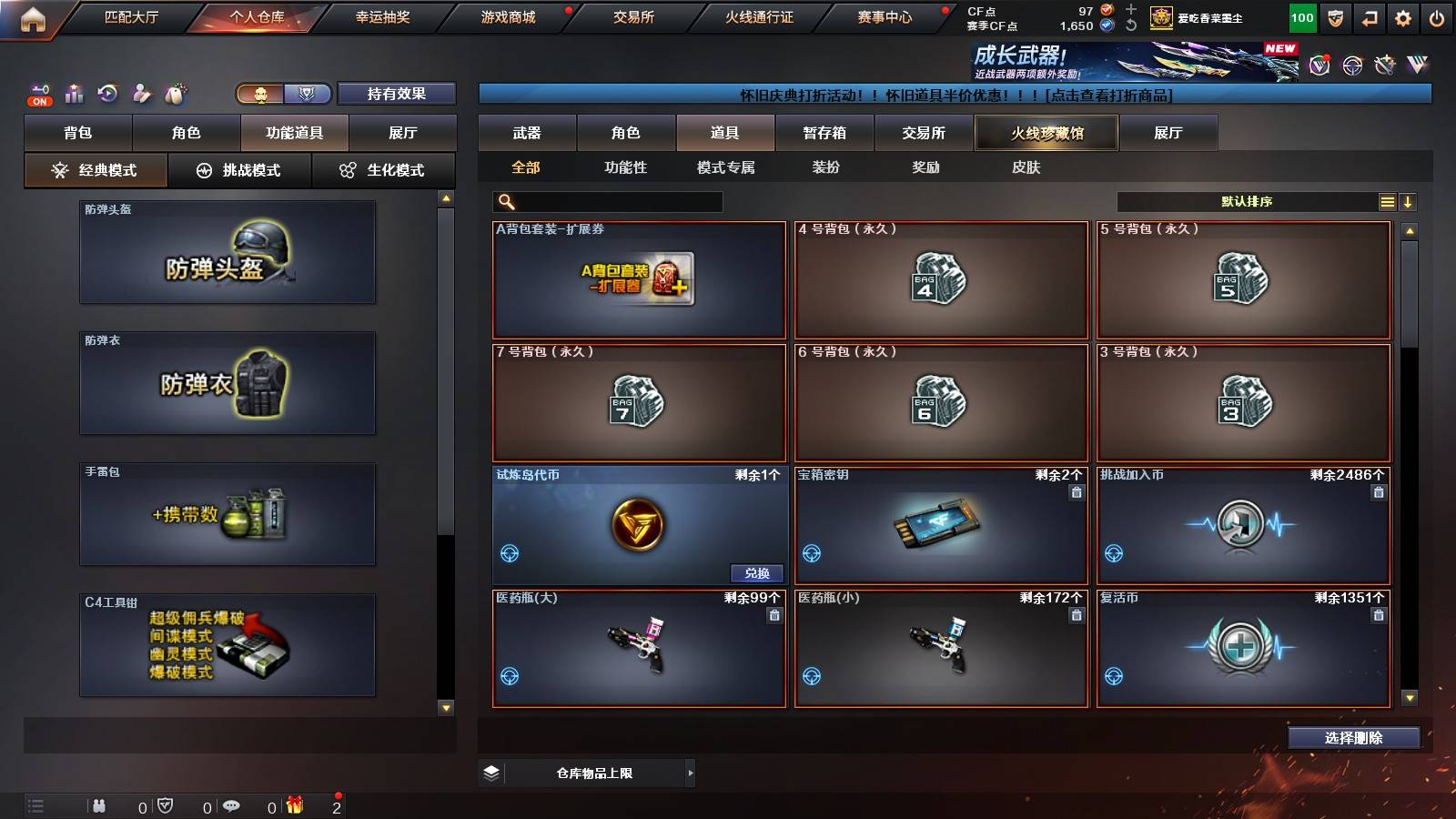Click the wrench repair icon under the NEW banner
Image resolution: width=1456 pixels, height=819 pixels.
pyautogui.click(x=1385, y=66)
